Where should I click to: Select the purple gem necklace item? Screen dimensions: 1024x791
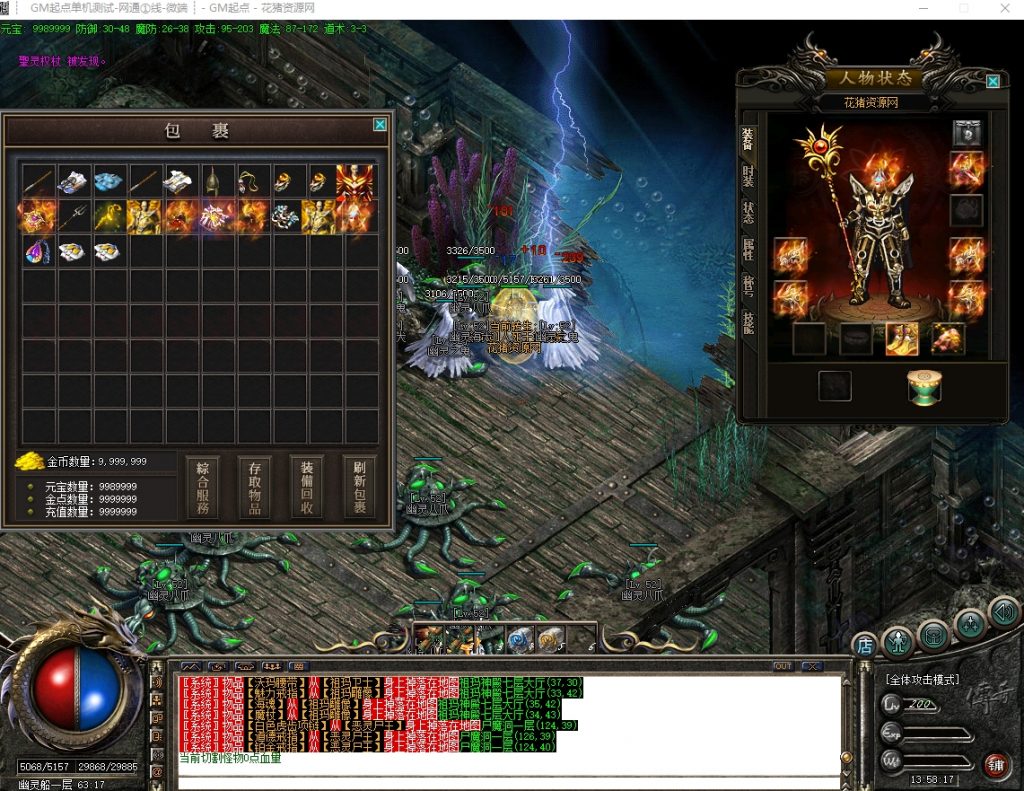coord(39,251)
